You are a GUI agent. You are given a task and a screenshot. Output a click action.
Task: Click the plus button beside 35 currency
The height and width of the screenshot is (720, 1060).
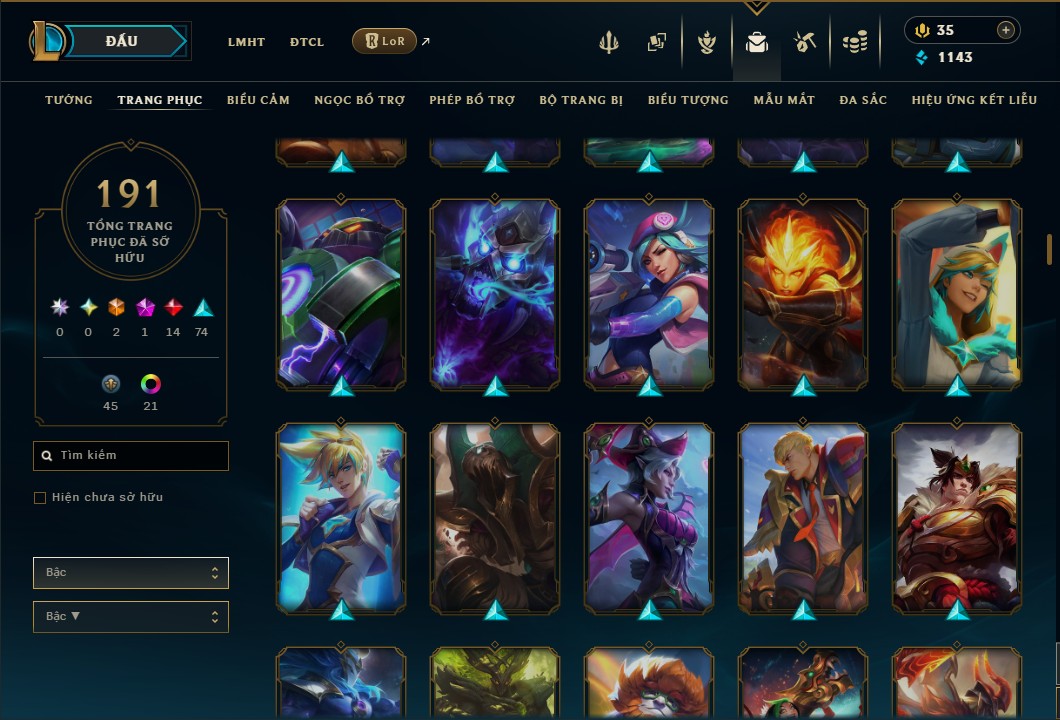1005,30
